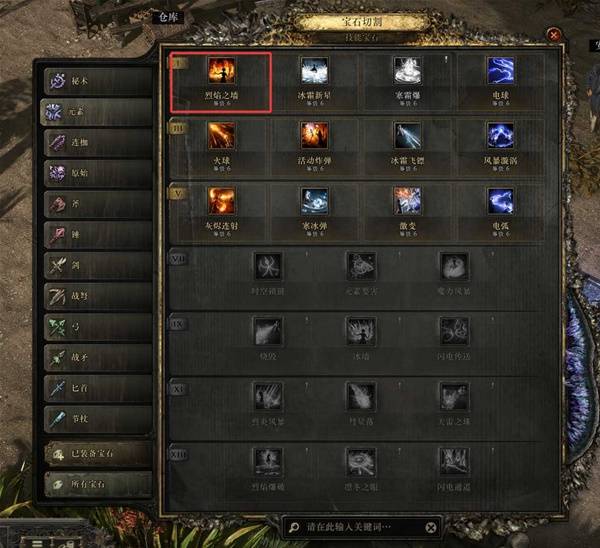Open the 节杖 (Sceptre) gem category

95,416
